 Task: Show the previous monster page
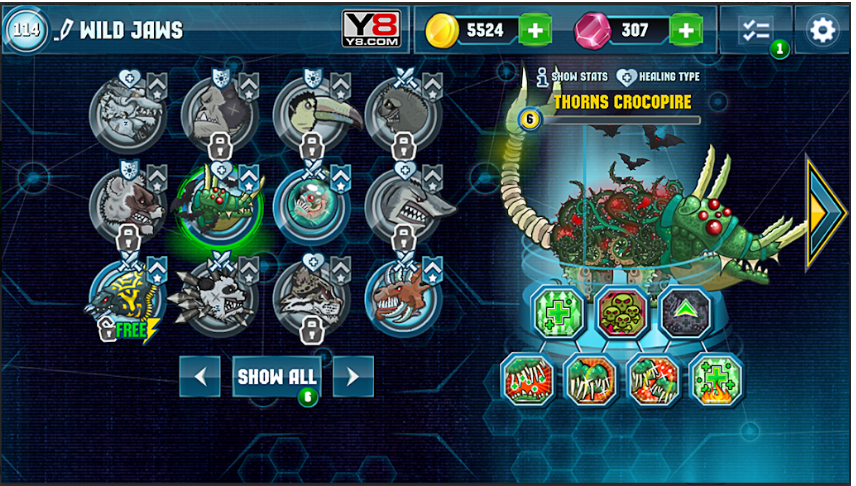(x=200, y=377)
